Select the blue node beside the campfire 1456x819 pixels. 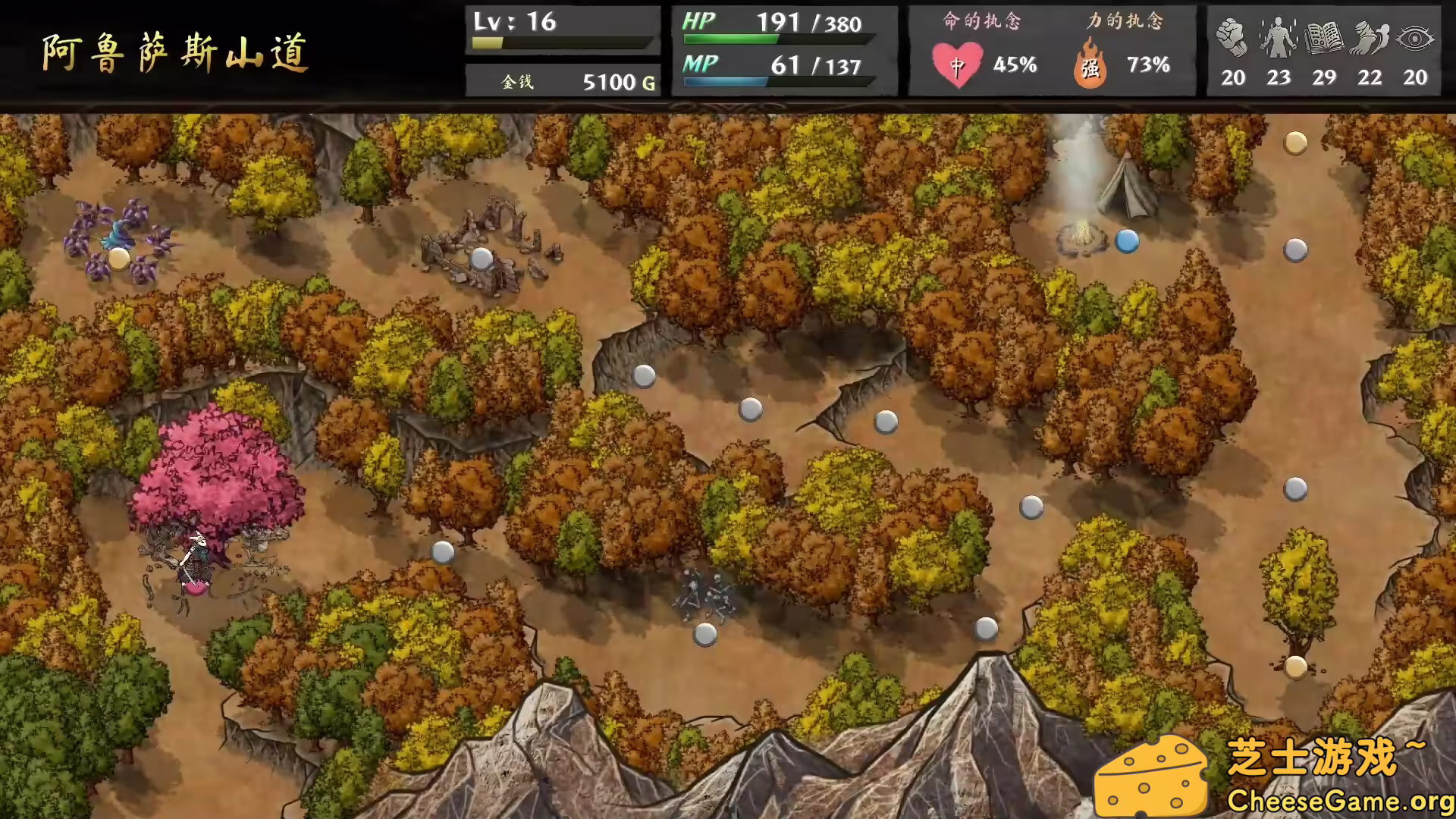click(x=1127, y=241)
